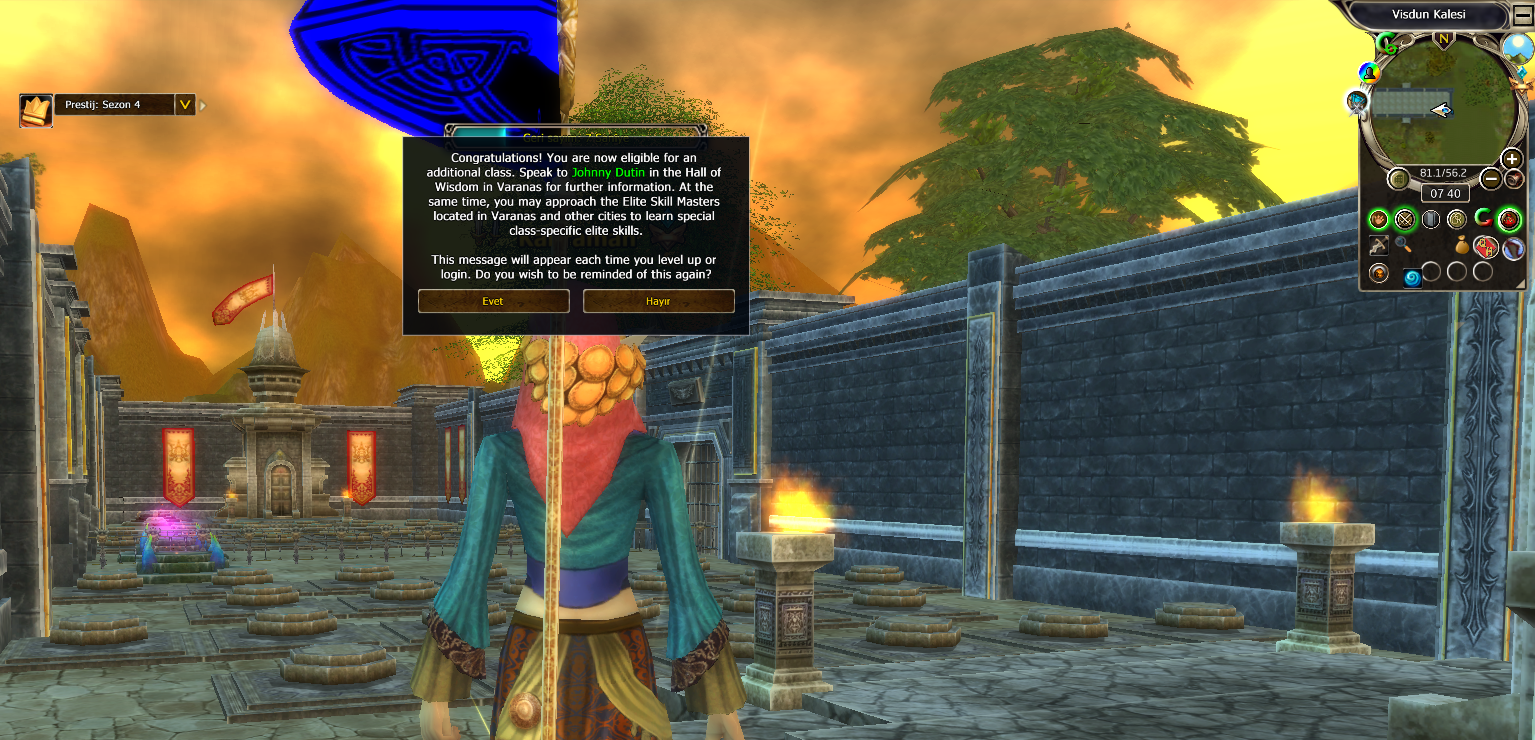This screenshot has height=740, width=1535.
Task: Zoom out the minimap with minus button
Action: (x=1490, y=179)
